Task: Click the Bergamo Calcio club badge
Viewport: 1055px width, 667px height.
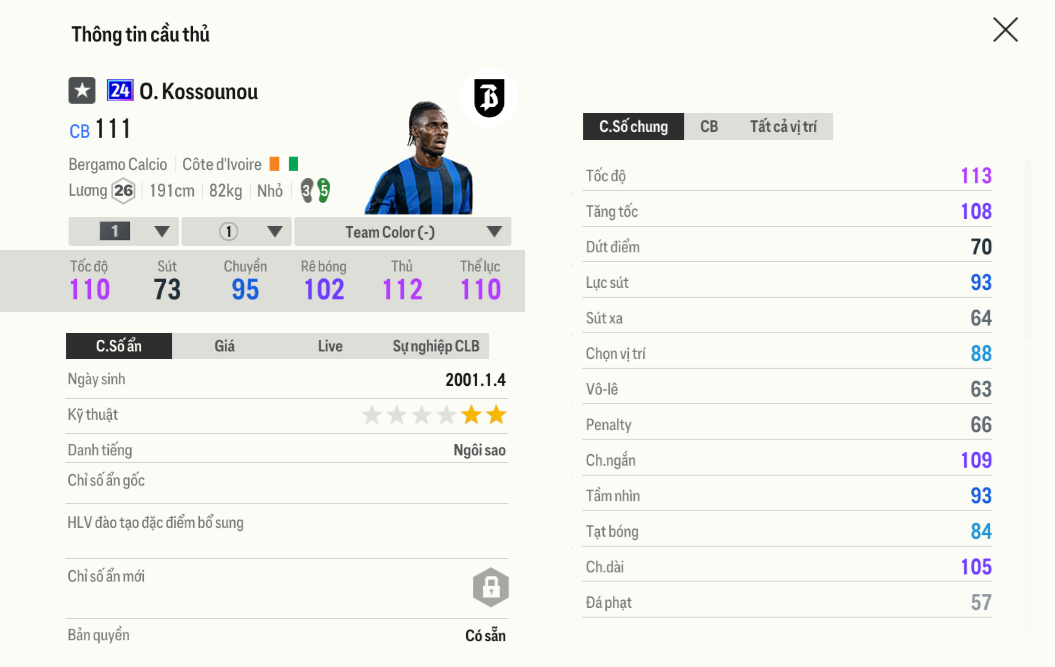Action: (489, 98)
